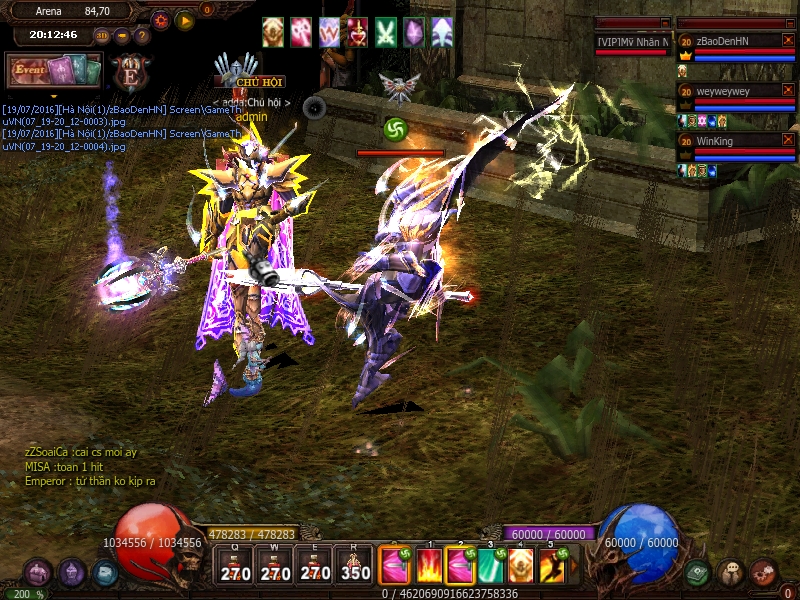Viewport: 800px width, 600px height.
Task: Click the crossed green swords buff icon
Action: (386, 32)
